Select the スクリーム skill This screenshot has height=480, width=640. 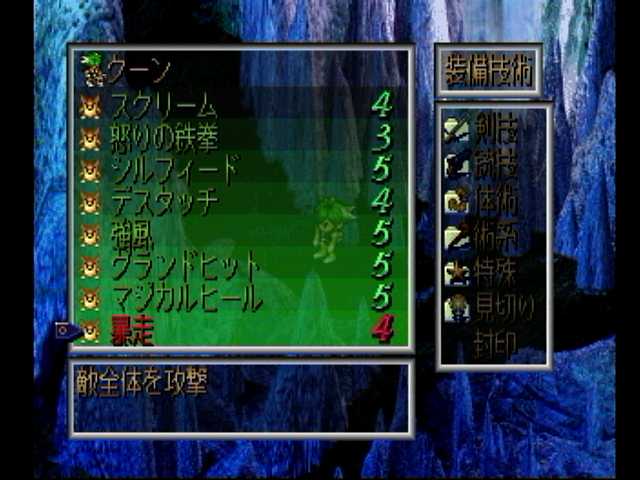(x=163, y=105)
